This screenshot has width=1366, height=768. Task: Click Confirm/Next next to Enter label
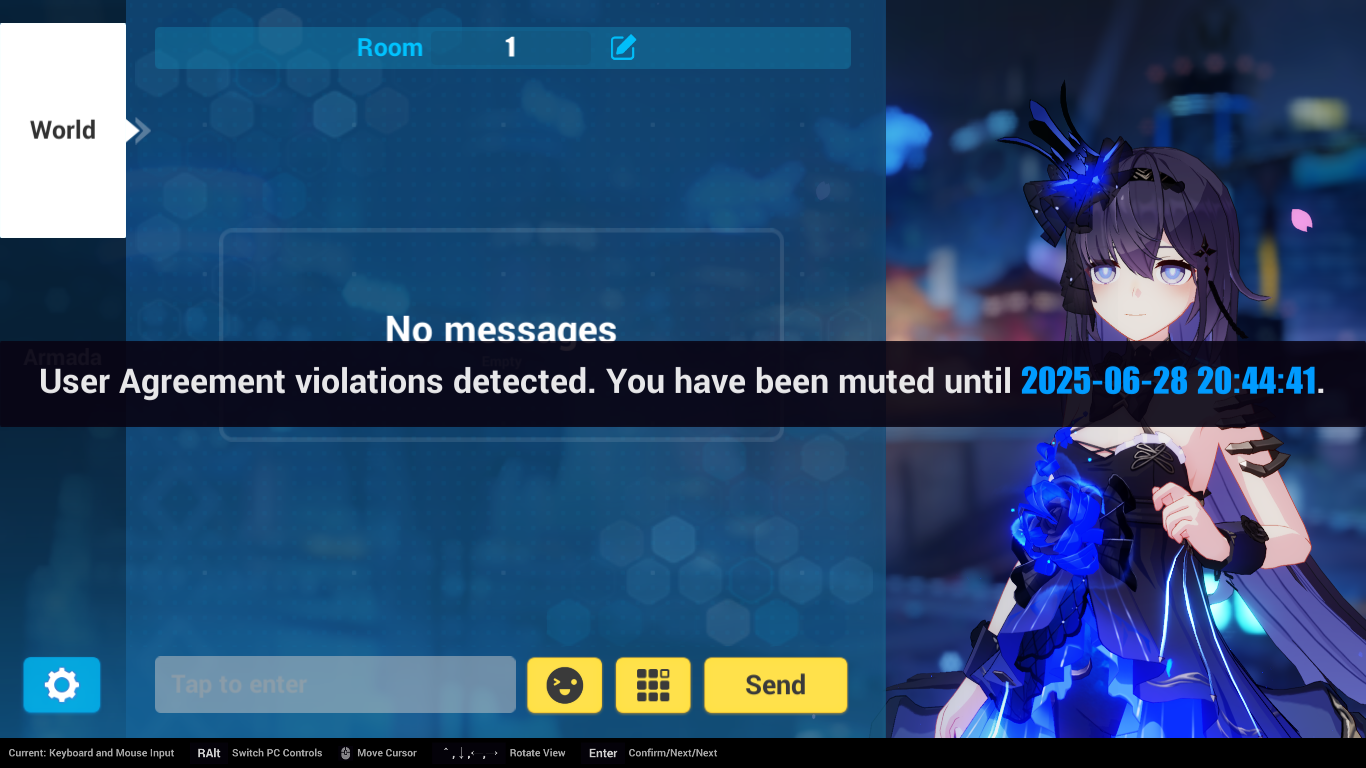click(x=672, y=753)
